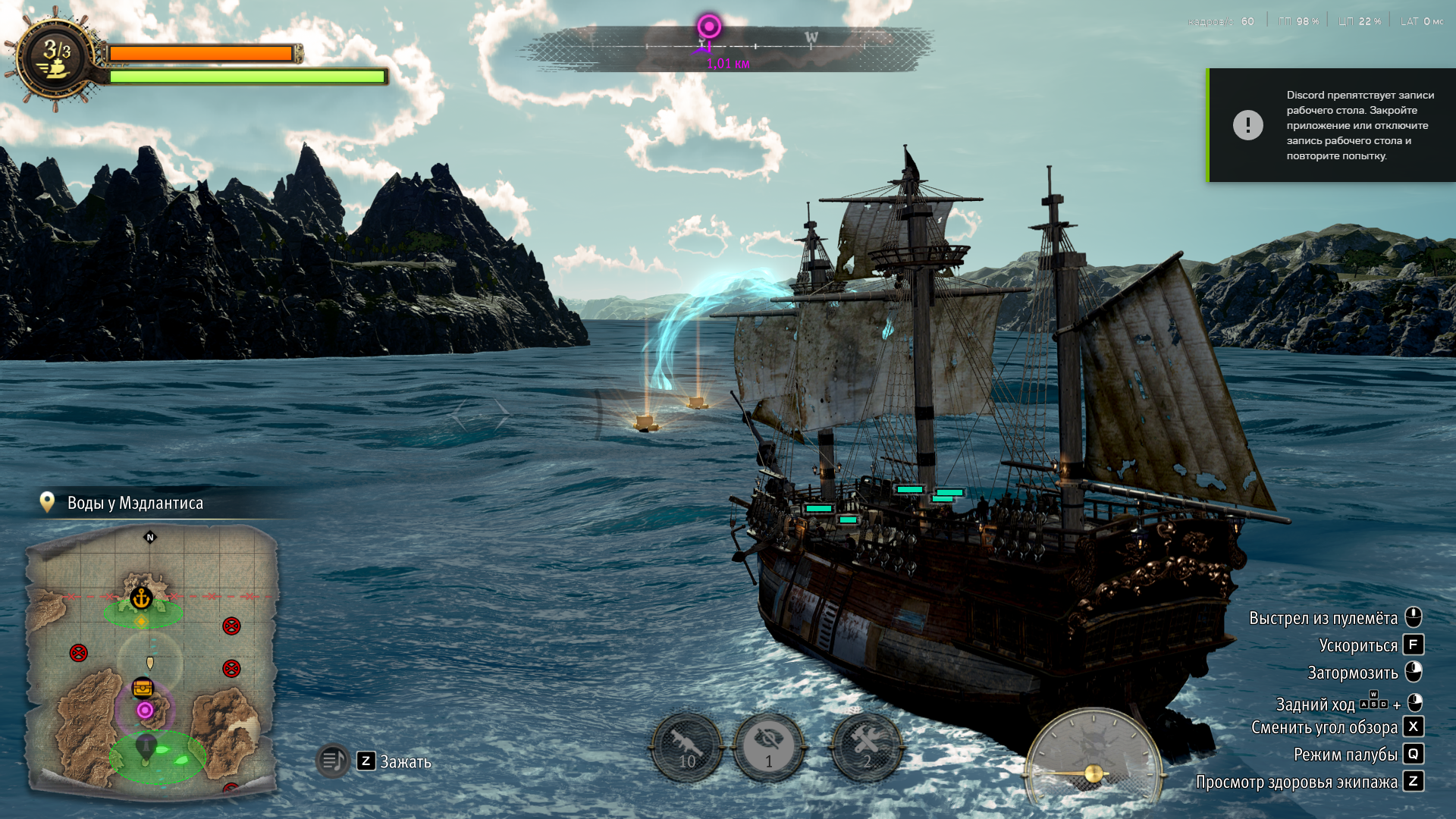This screenshot has width=1456, height=819.
Task: Click the parchment minimap
Action: click(152, 660)
